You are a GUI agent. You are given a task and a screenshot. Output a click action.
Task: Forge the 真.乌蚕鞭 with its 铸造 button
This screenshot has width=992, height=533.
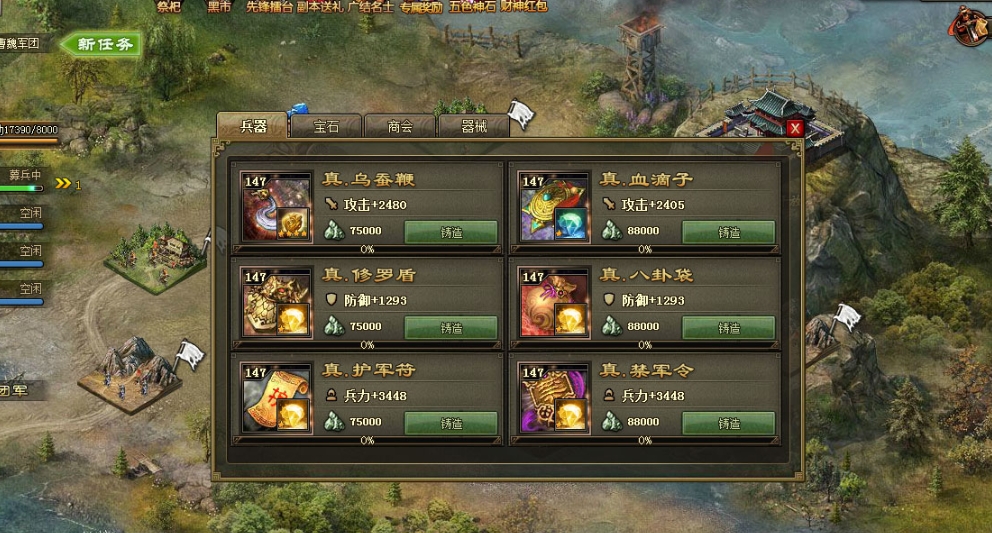(x=451, y=232)
